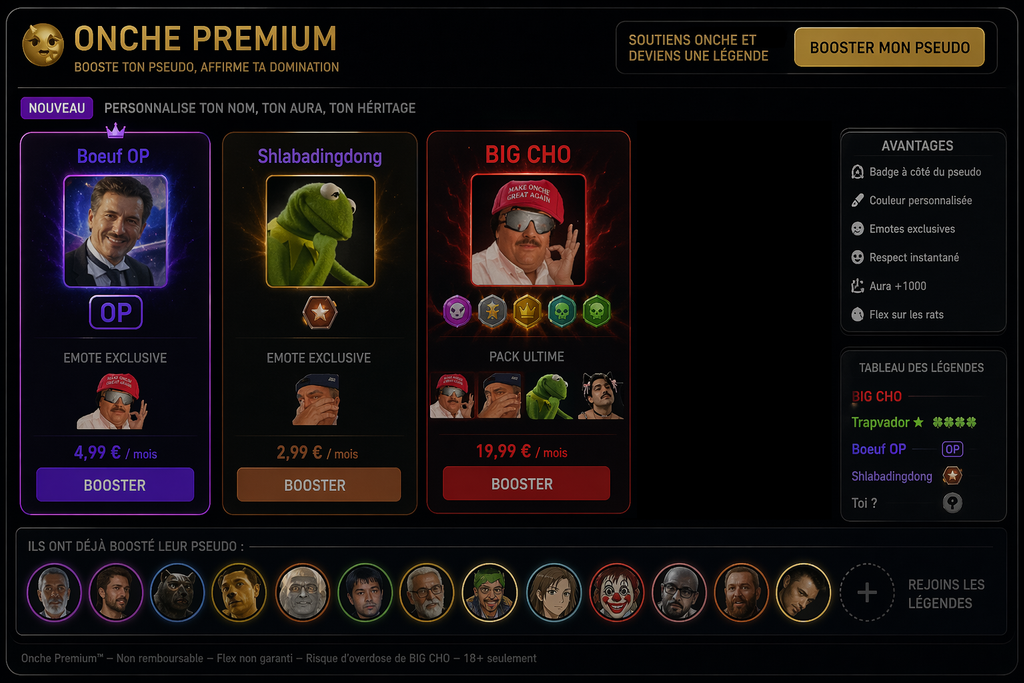This screenshot has width=1024, height=683.
Task: Select the Kermit frog Shlabadingdong portrait
Action: click(320, 232)
